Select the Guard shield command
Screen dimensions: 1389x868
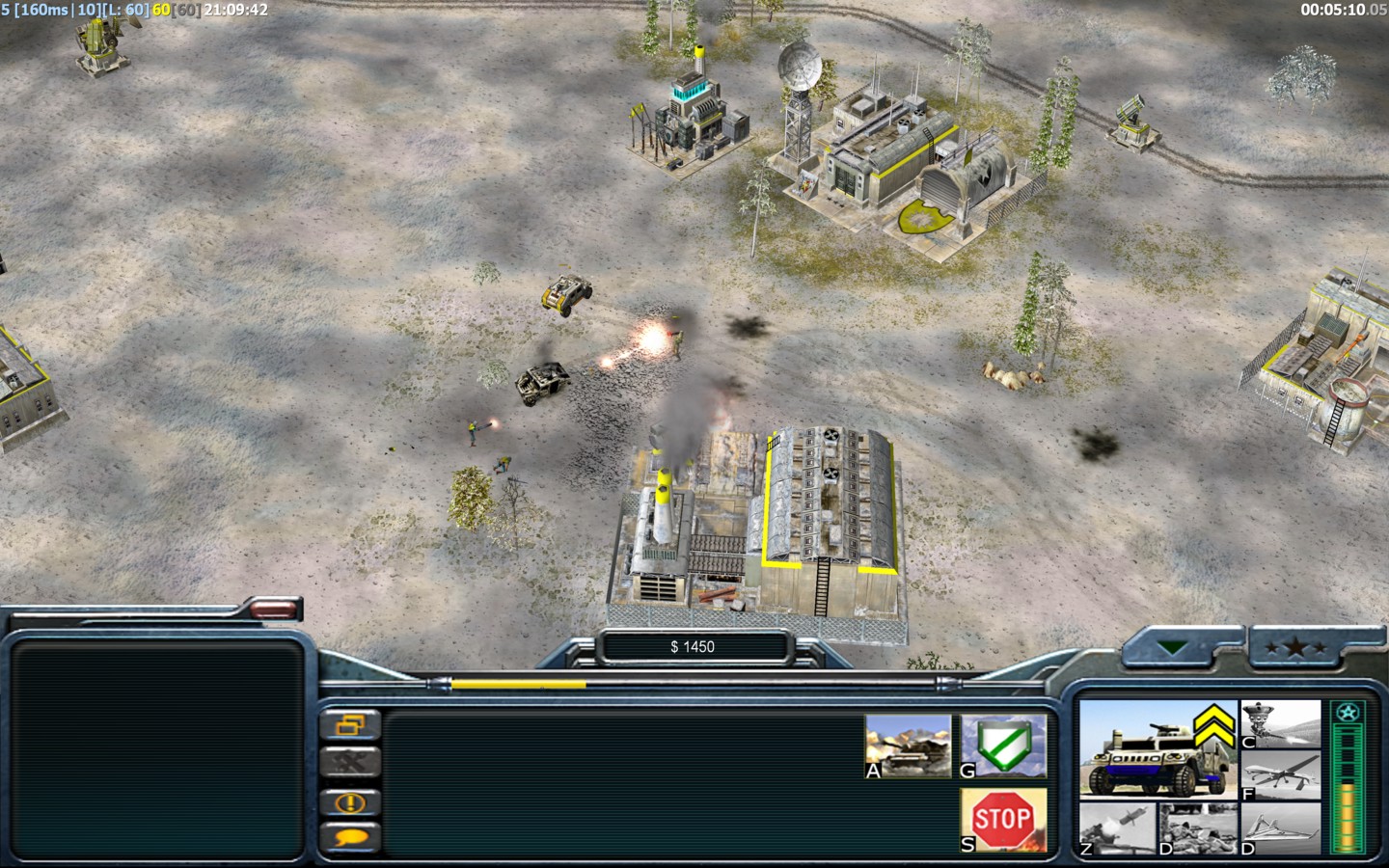[1003, 746]
